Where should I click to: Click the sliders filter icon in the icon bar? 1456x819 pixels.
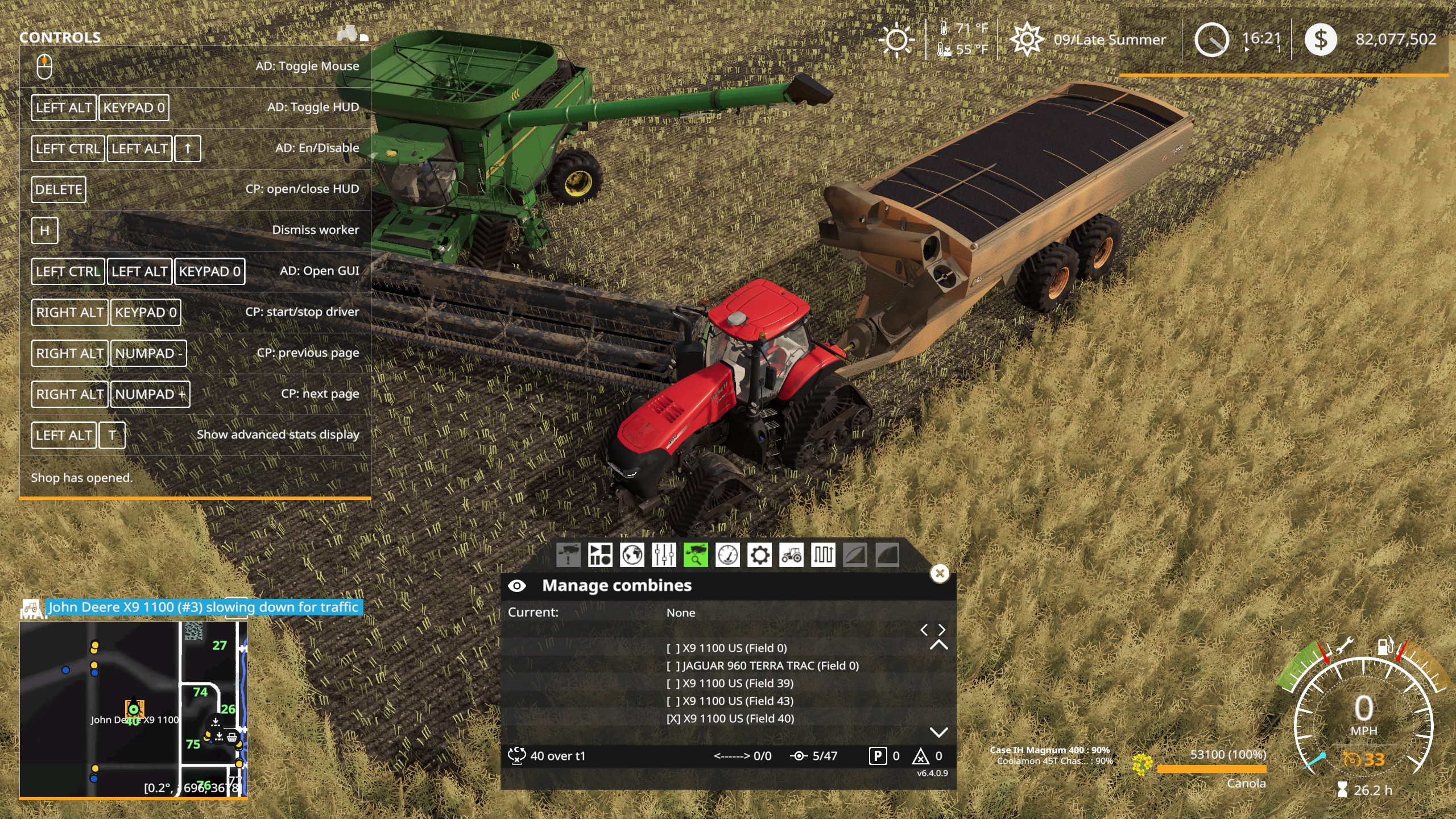[x=664, y=555]
